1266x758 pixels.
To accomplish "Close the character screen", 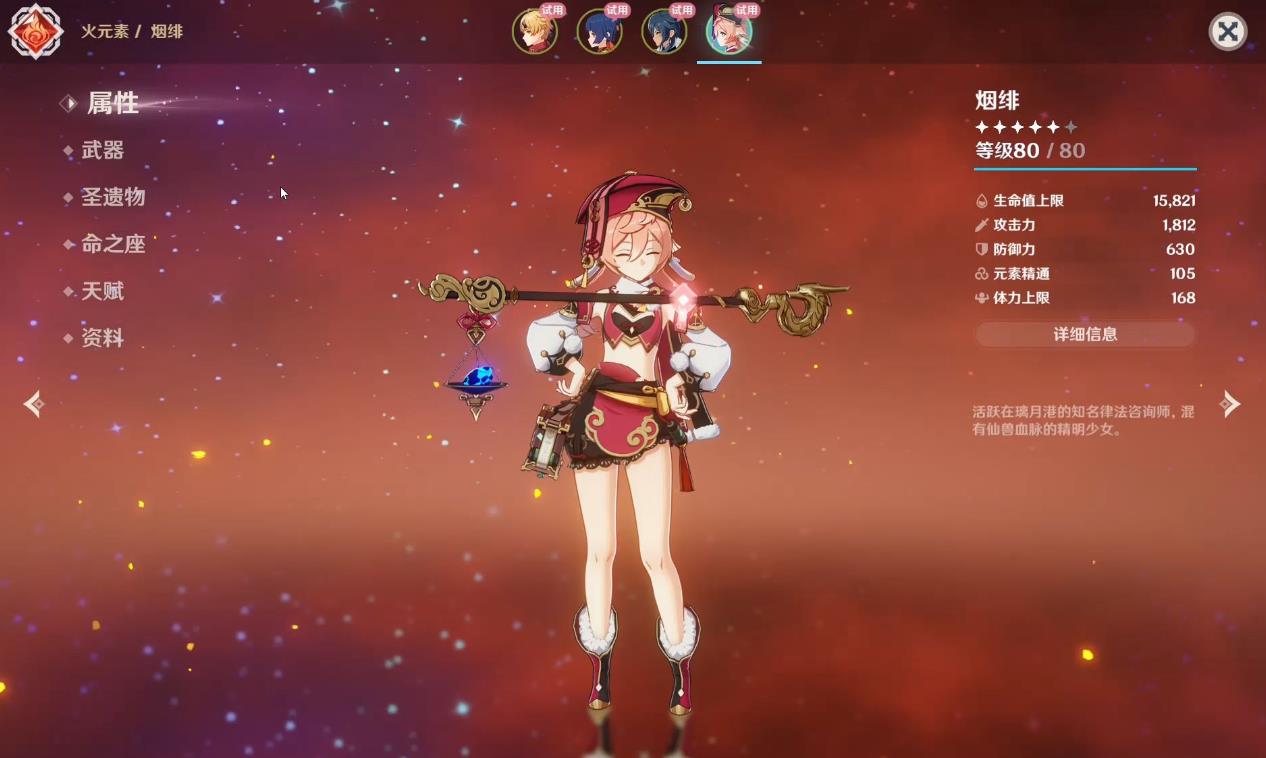I will pos(1228,32).
